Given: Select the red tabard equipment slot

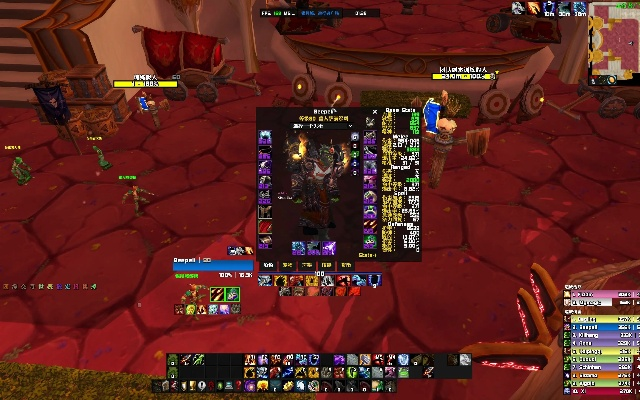Looking at the screenshot, I should tap(265, 226).
